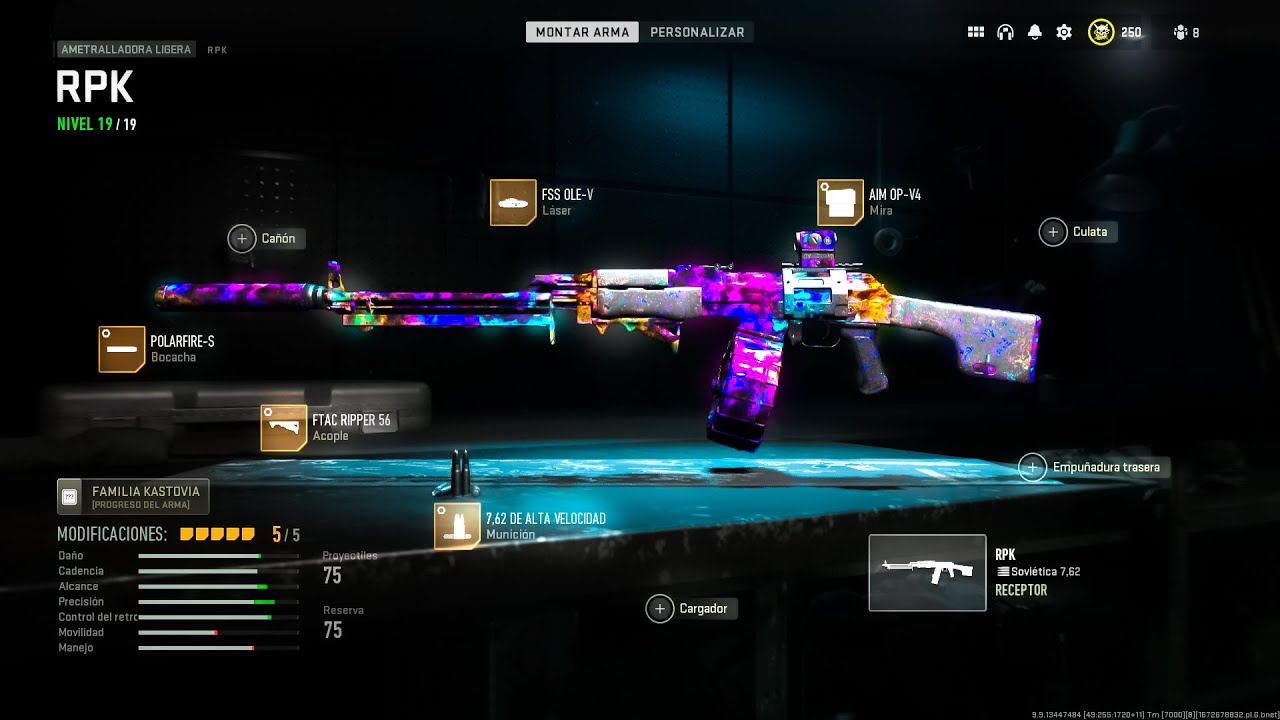Add a Cargador attachment
Screen dimensions: 1280x720
[x=660, y=608]
